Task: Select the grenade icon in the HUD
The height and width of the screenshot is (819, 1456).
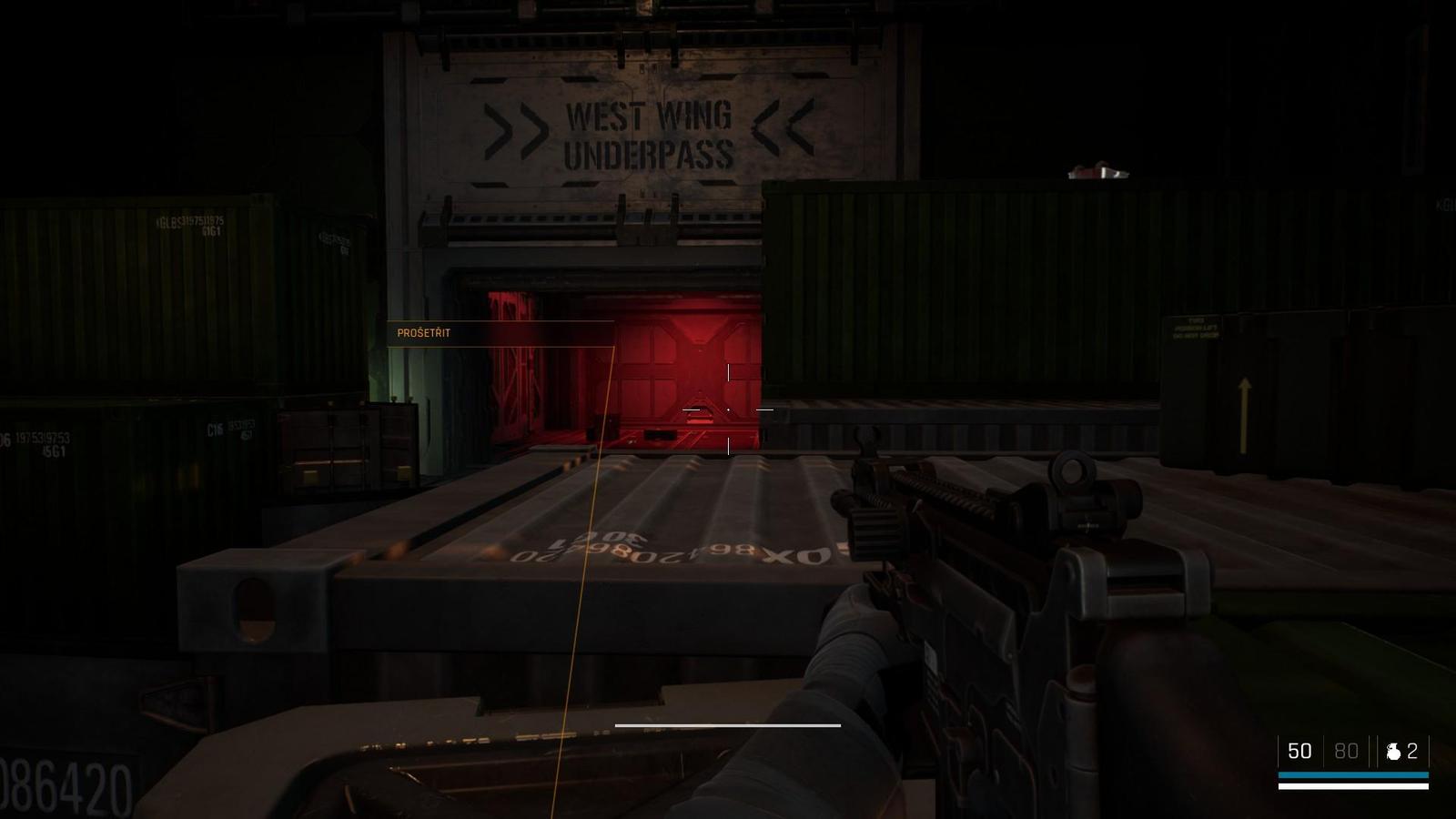Action: (1392, 752)
